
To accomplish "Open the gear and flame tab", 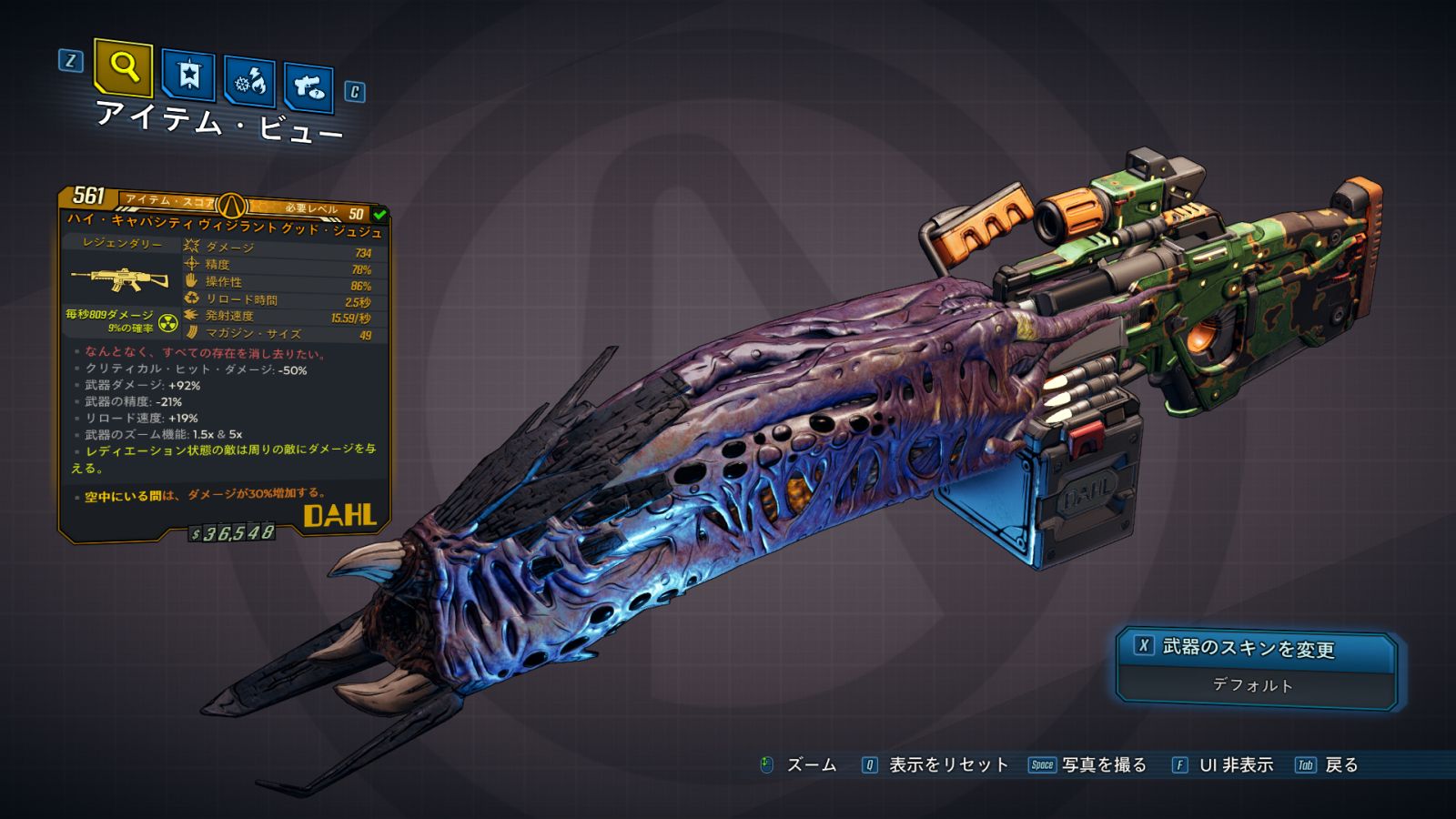I will [250, 82].
